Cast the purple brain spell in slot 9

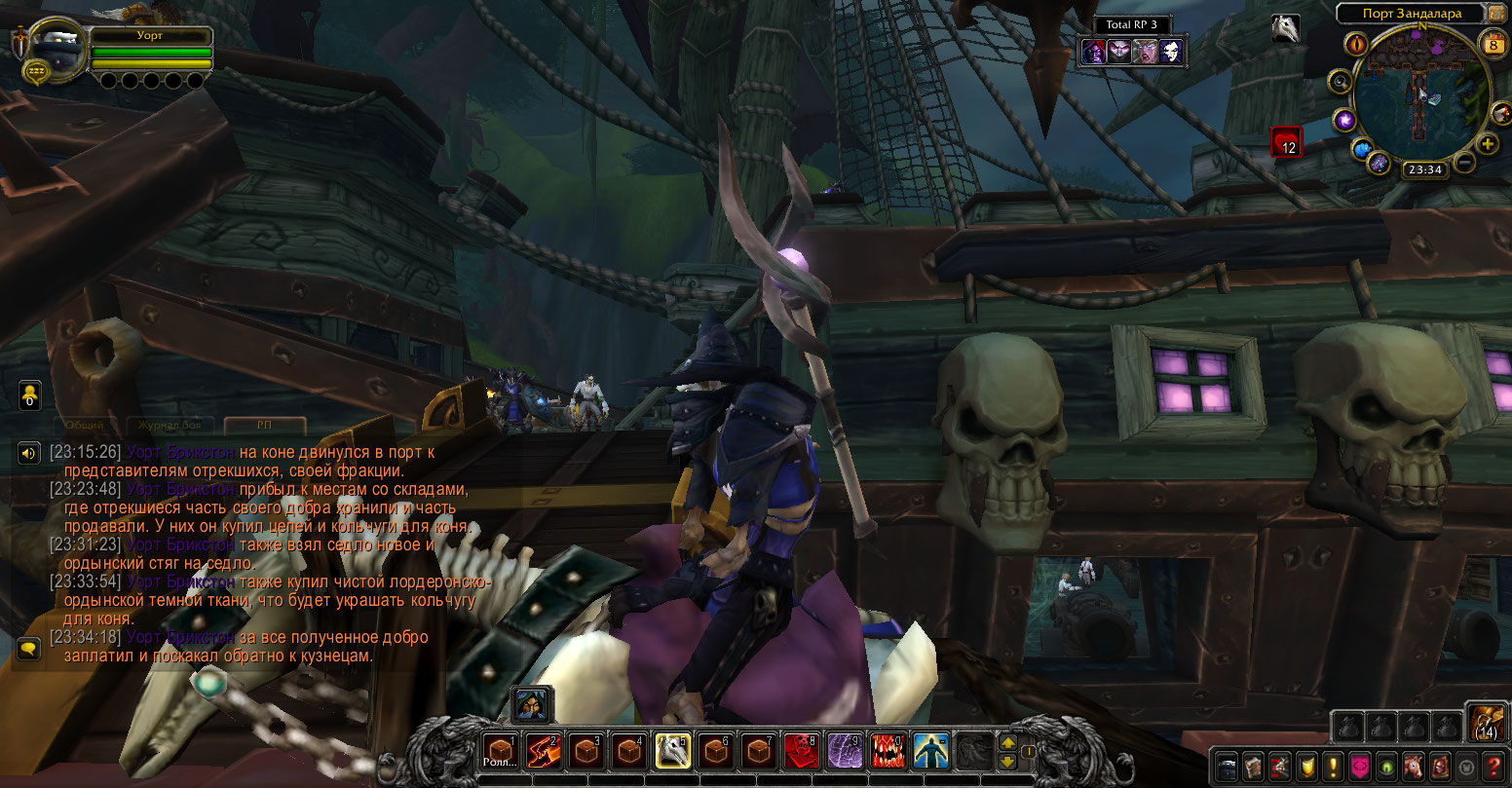(844, 750)
